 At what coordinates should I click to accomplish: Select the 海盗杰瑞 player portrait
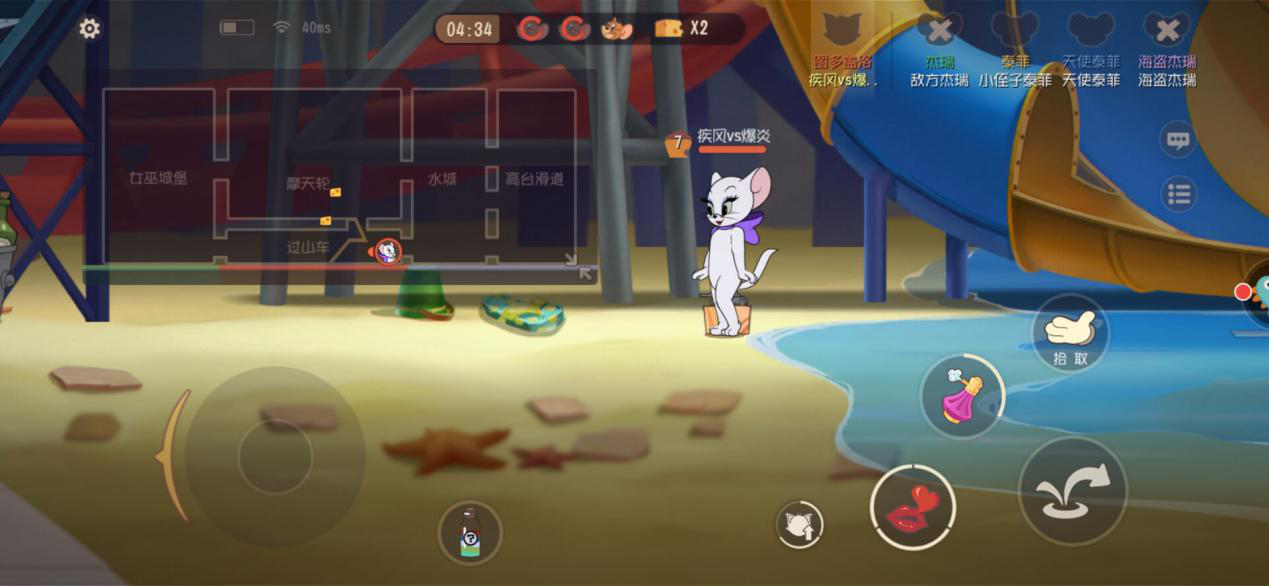coord(1167,30)
